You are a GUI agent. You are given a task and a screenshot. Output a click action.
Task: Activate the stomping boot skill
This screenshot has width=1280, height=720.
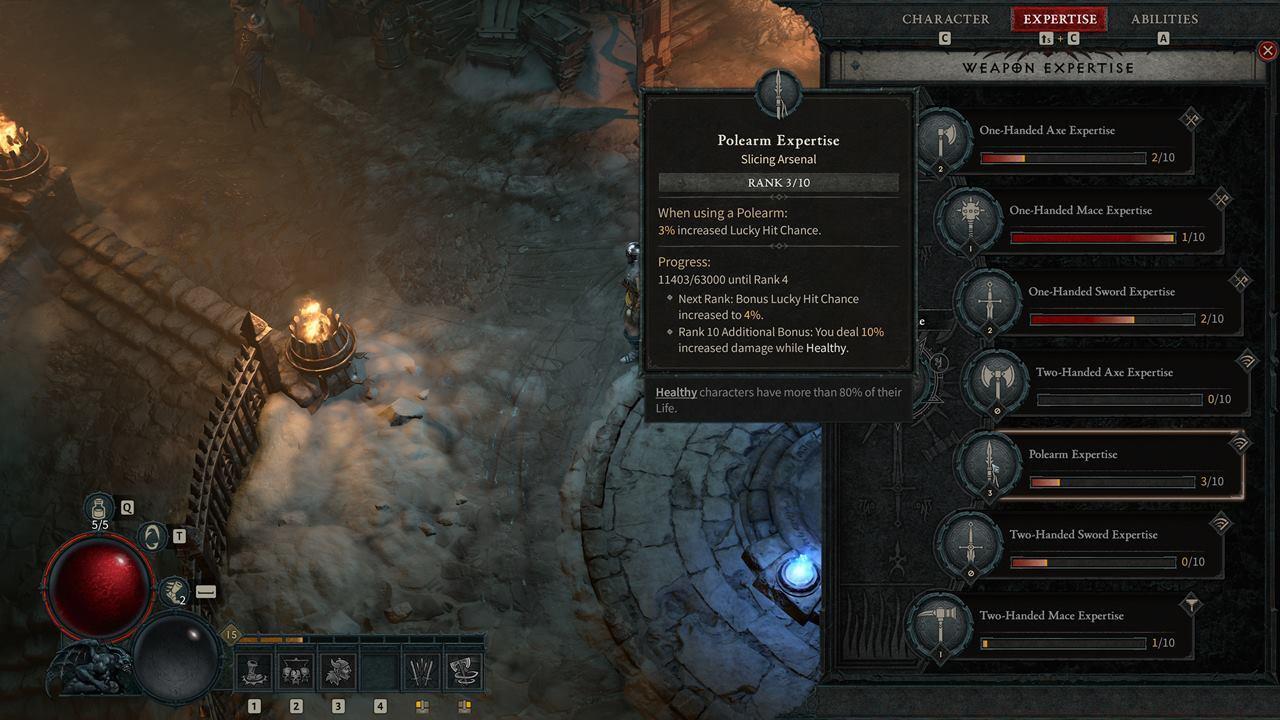[x=254, y=672]
